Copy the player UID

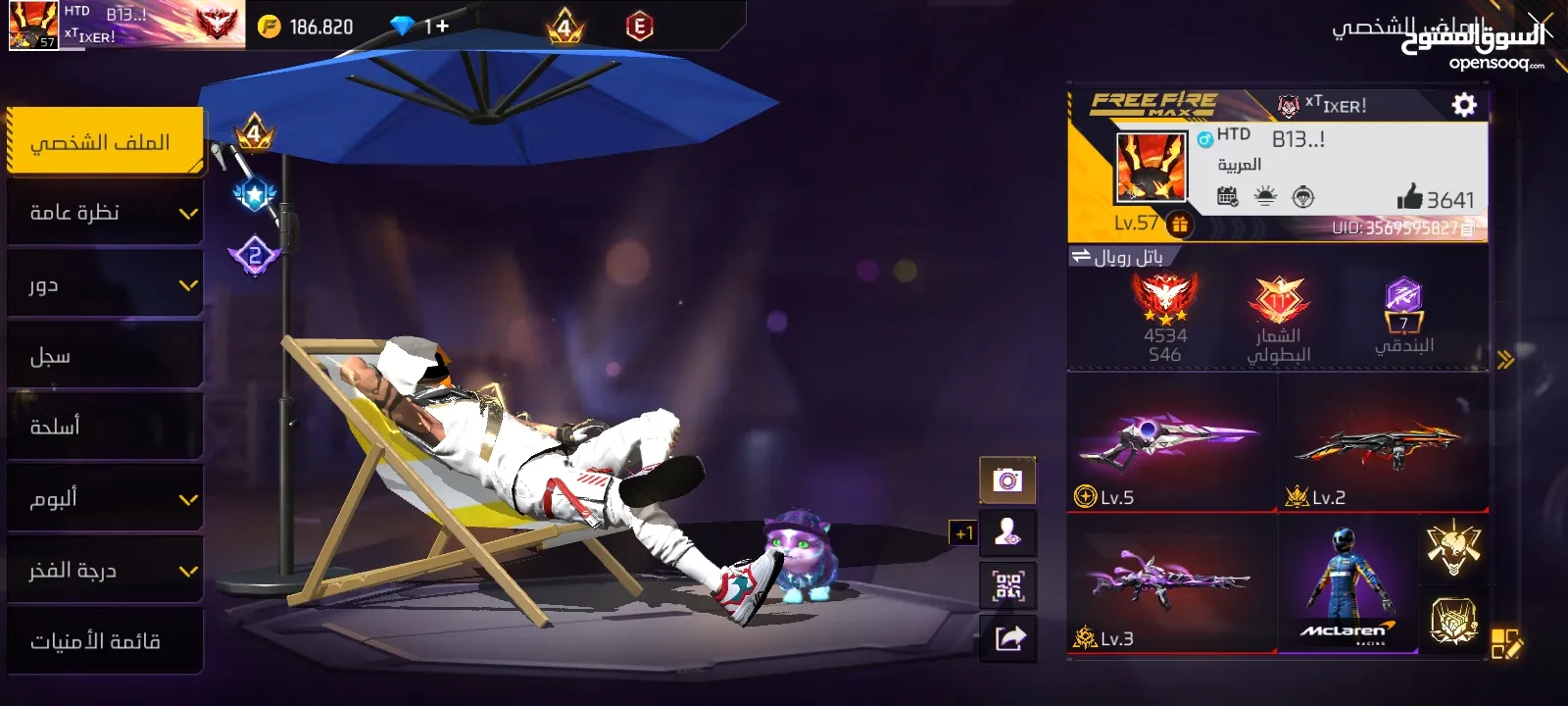tap(1467, 228)
